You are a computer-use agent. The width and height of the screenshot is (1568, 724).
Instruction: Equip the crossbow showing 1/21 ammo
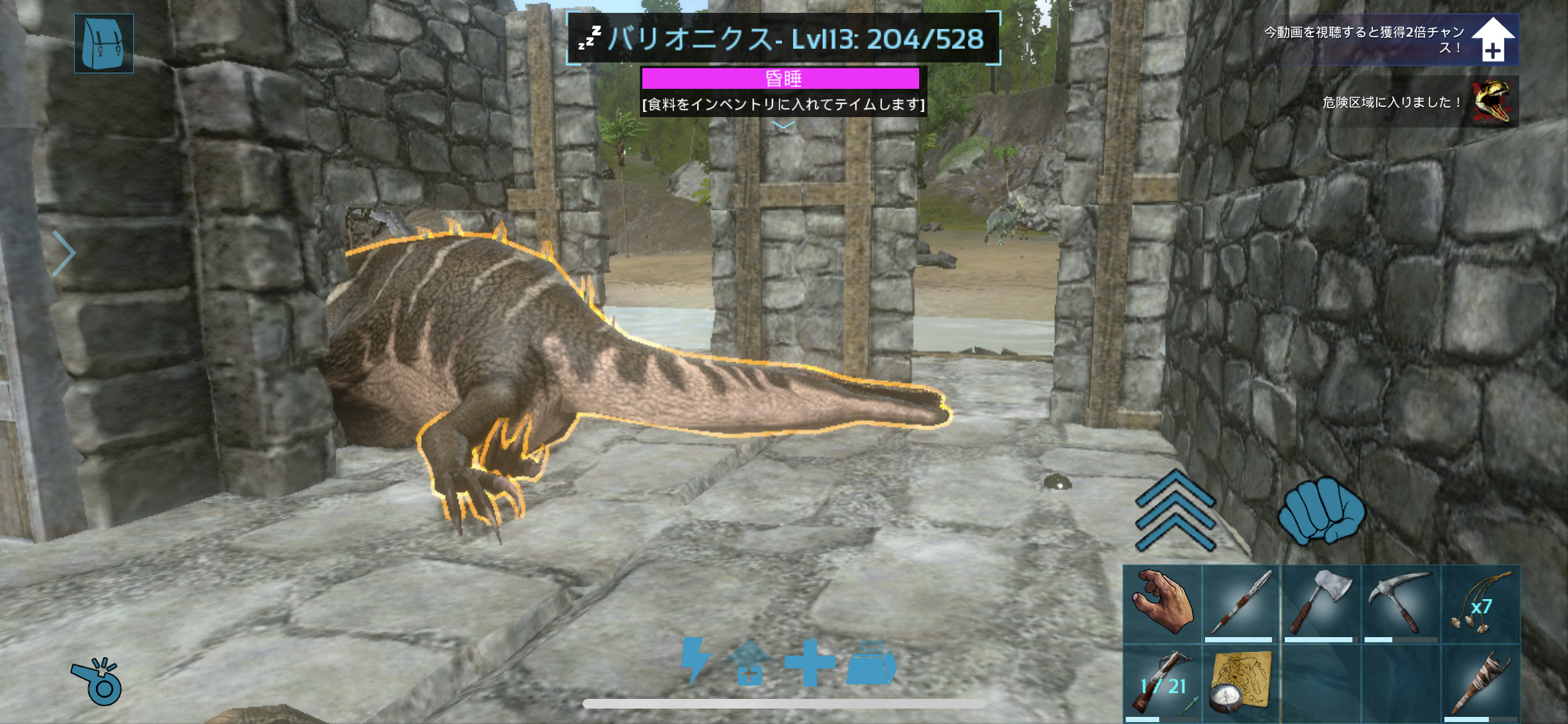pos(1162,683)
